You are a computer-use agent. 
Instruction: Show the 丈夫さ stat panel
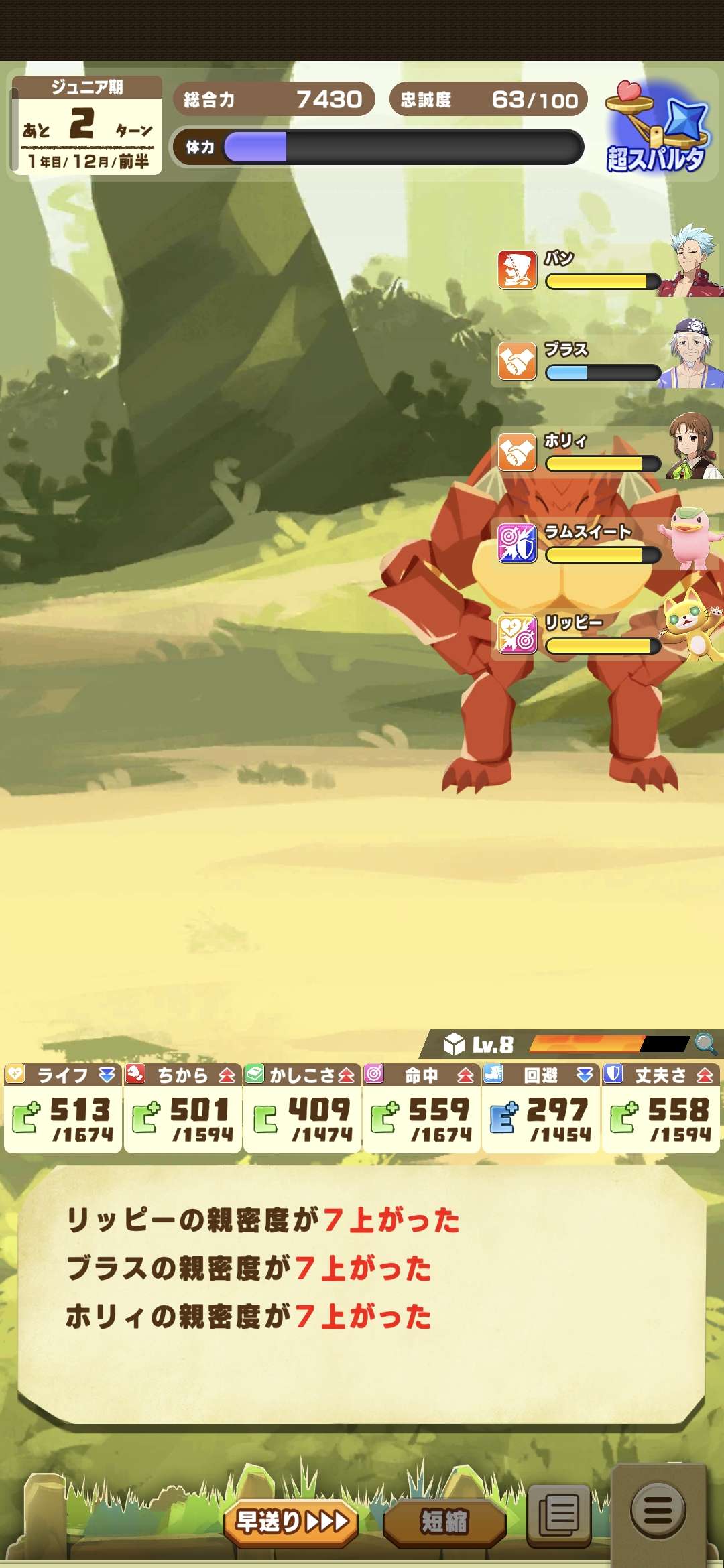661,1108
